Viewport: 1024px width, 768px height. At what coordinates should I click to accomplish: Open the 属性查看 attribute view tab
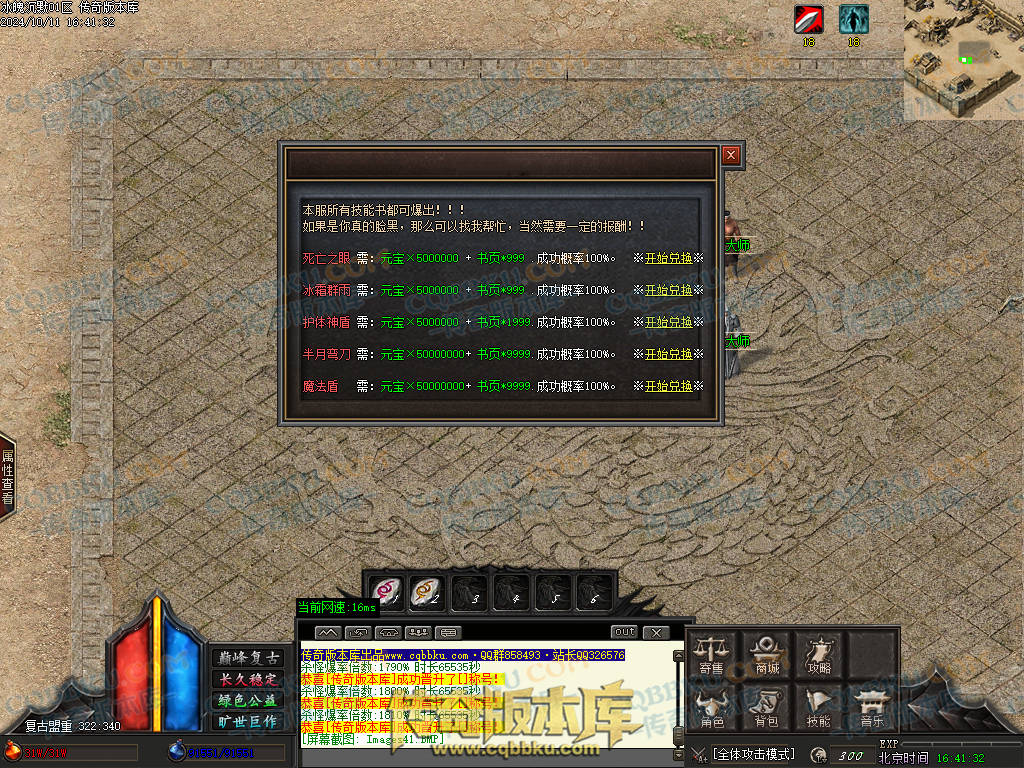[x=8, y=476]
